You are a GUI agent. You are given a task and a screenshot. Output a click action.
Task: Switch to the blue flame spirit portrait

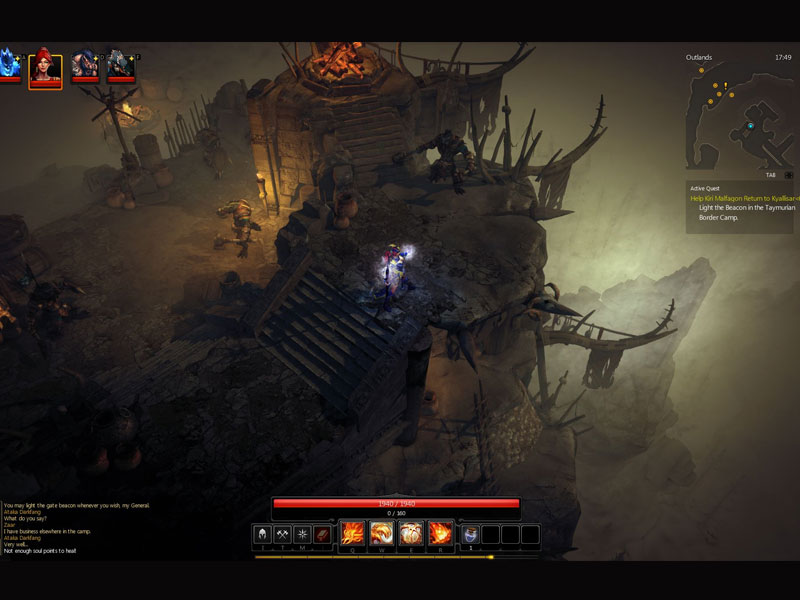tap(9, 66)
